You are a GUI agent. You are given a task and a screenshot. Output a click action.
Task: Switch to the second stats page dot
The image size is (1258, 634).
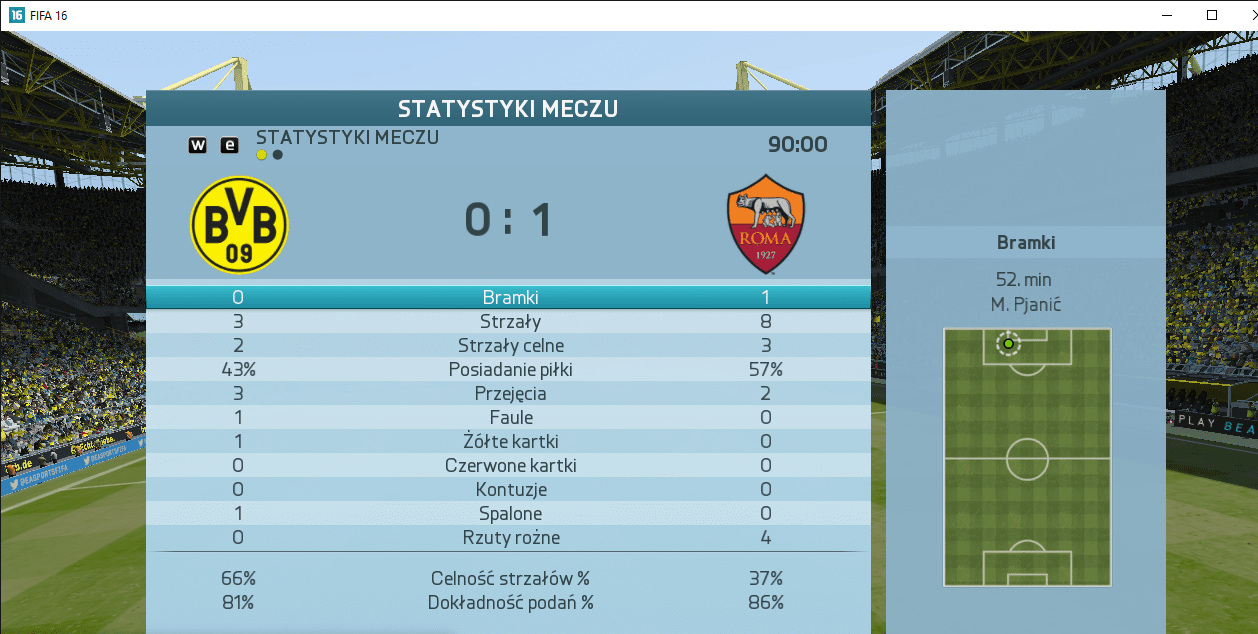(278, 155)
